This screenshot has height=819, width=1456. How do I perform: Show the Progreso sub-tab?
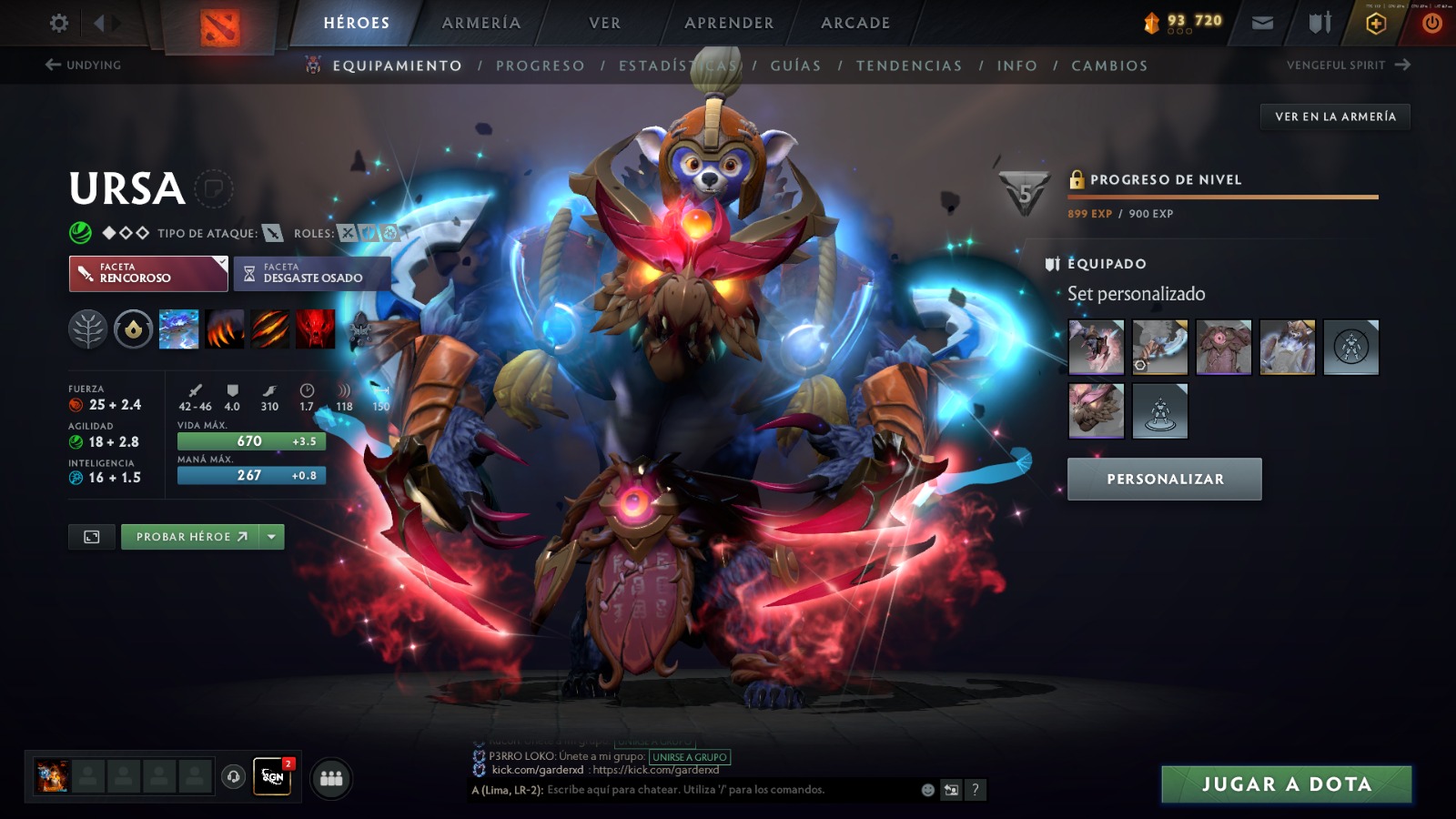[541, 66]
